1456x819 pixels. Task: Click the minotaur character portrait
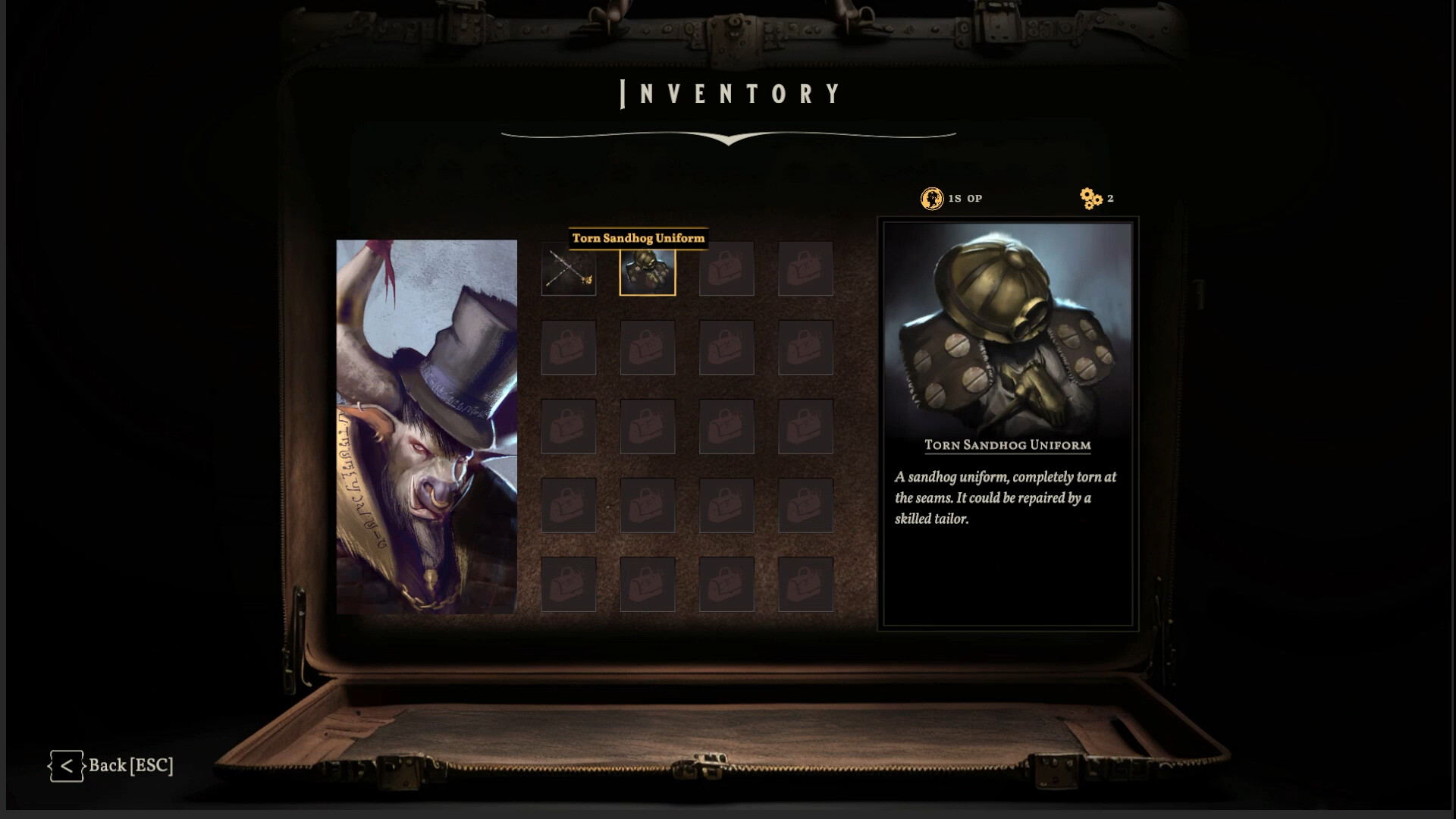pos(426,425)
